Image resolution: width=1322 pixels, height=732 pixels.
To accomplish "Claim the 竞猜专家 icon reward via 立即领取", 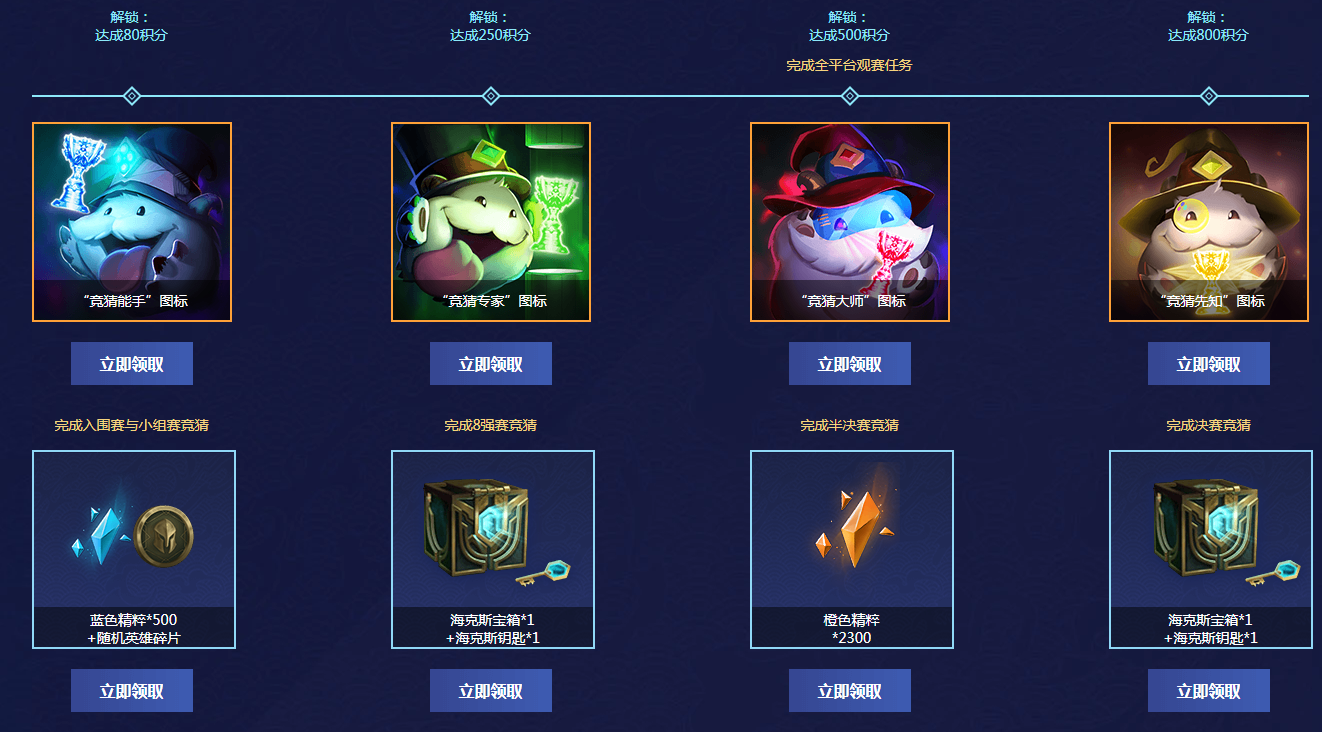I will tap(490, 364).
